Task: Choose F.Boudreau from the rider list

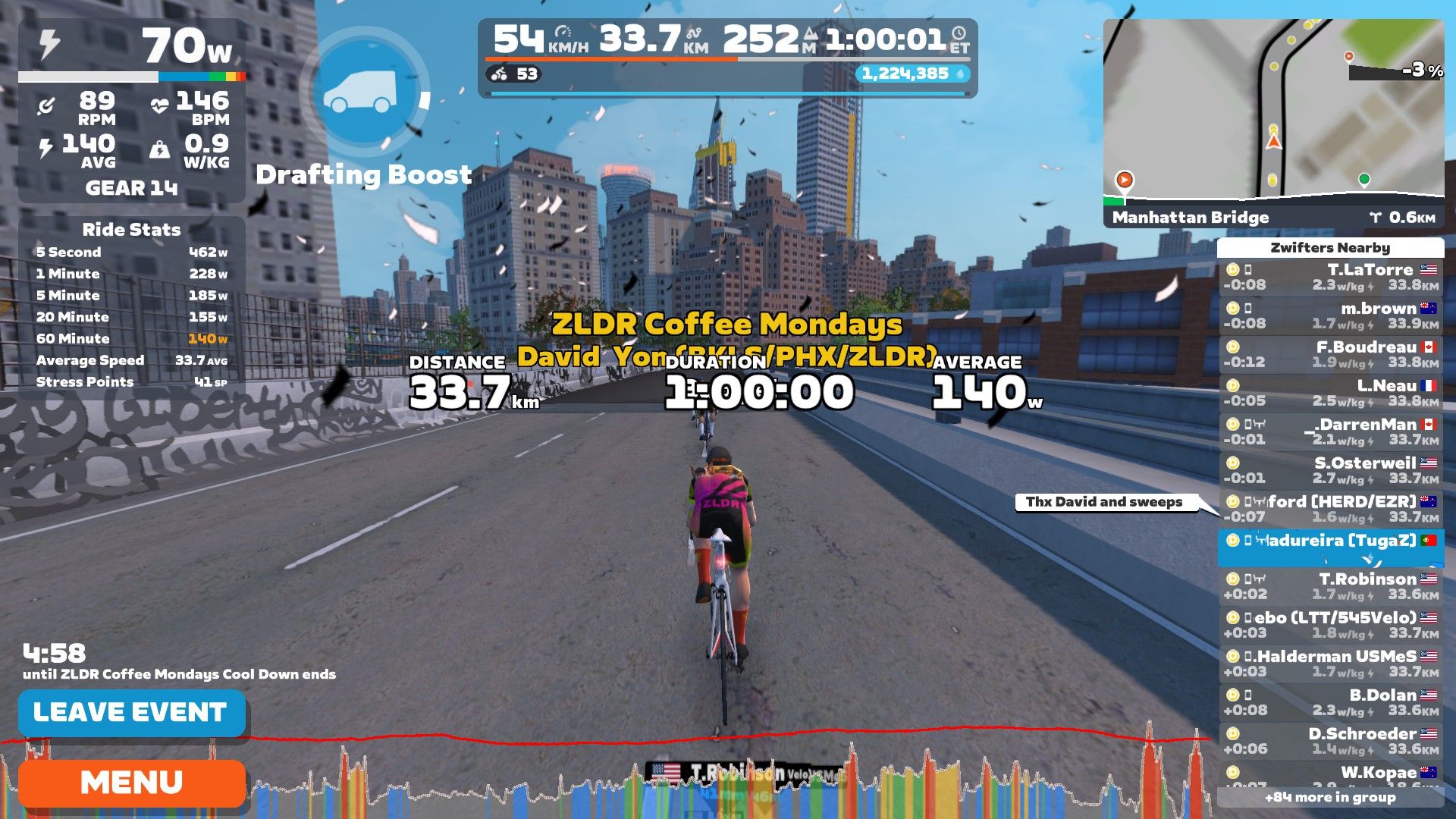Action: (x=1331, y=355)
